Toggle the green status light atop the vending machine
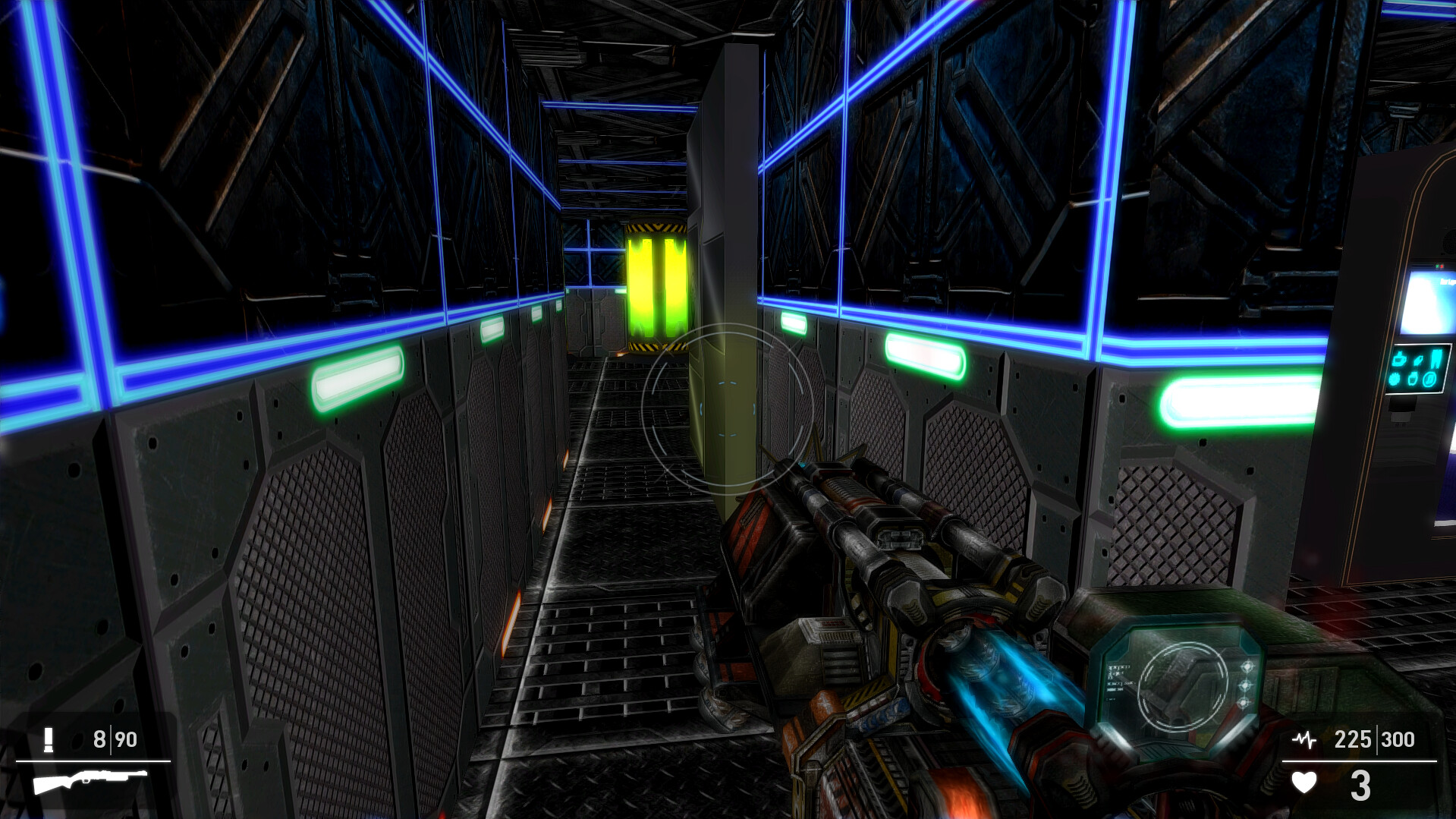This screenshot has height=819, width=1456. [1437, 266]
